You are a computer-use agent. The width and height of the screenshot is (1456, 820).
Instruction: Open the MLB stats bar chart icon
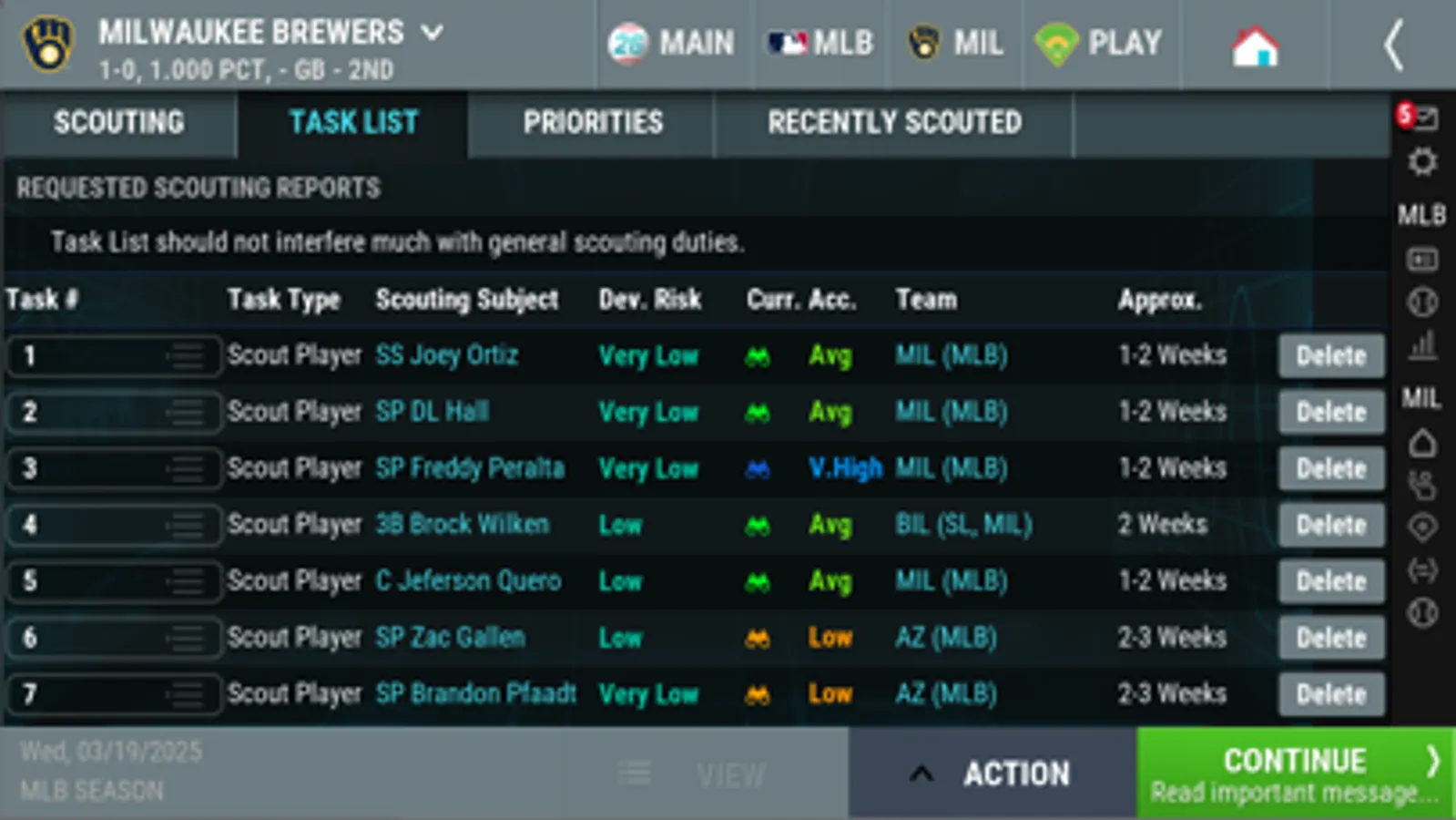1420,343
